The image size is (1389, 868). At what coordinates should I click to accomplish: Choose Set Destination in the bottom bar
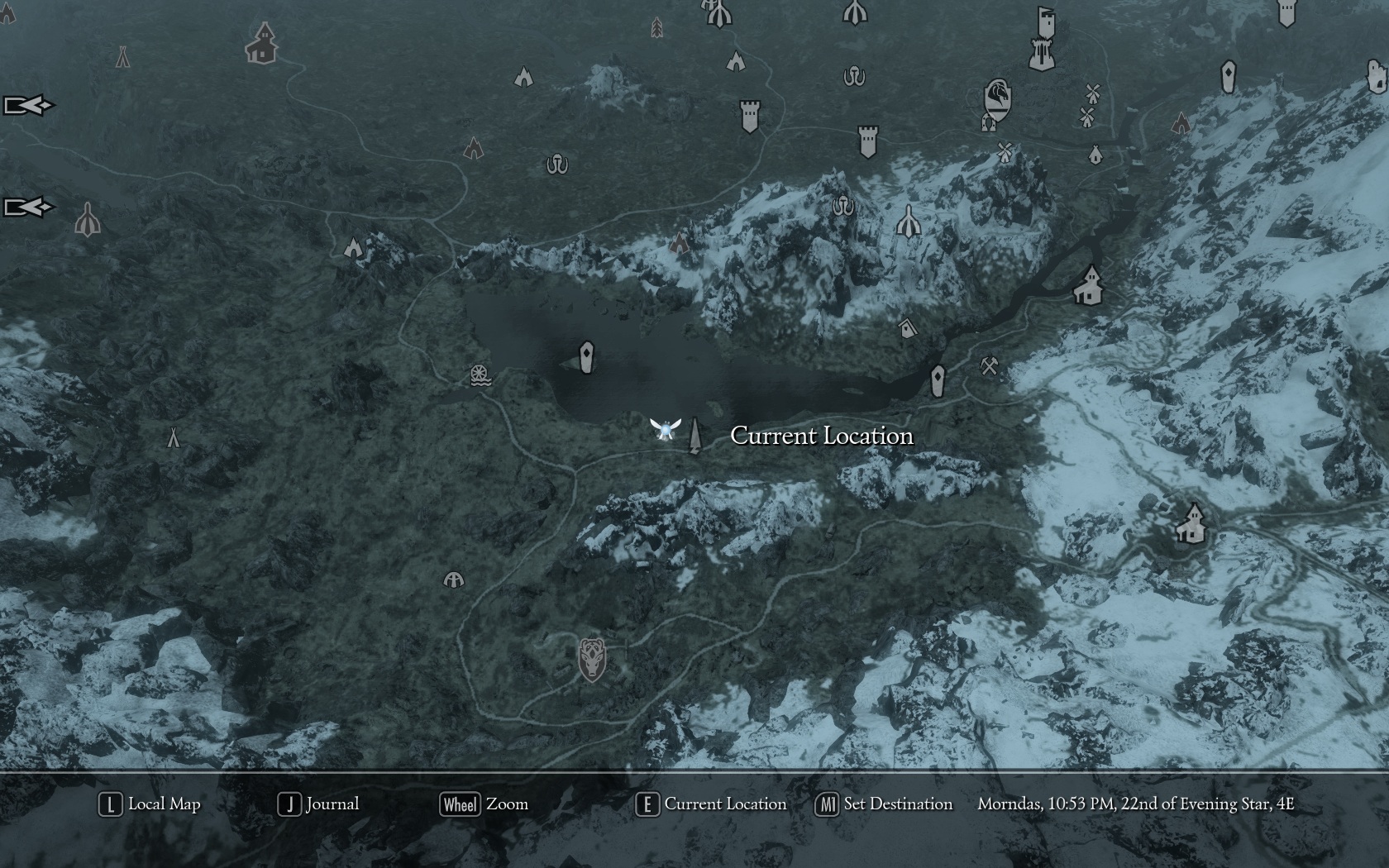(884, 804)
